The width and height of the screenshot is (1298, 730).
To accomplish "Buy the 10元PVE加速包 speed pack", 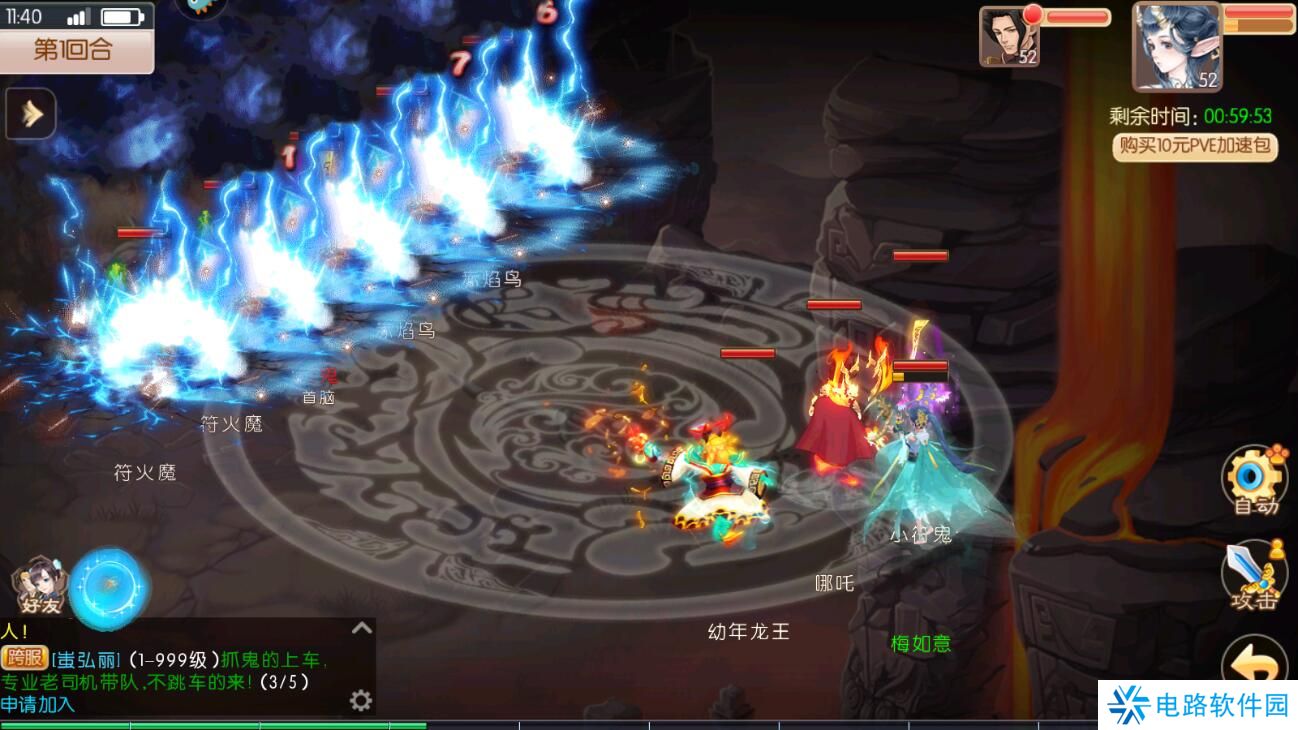I will [x=1193, y=148].
